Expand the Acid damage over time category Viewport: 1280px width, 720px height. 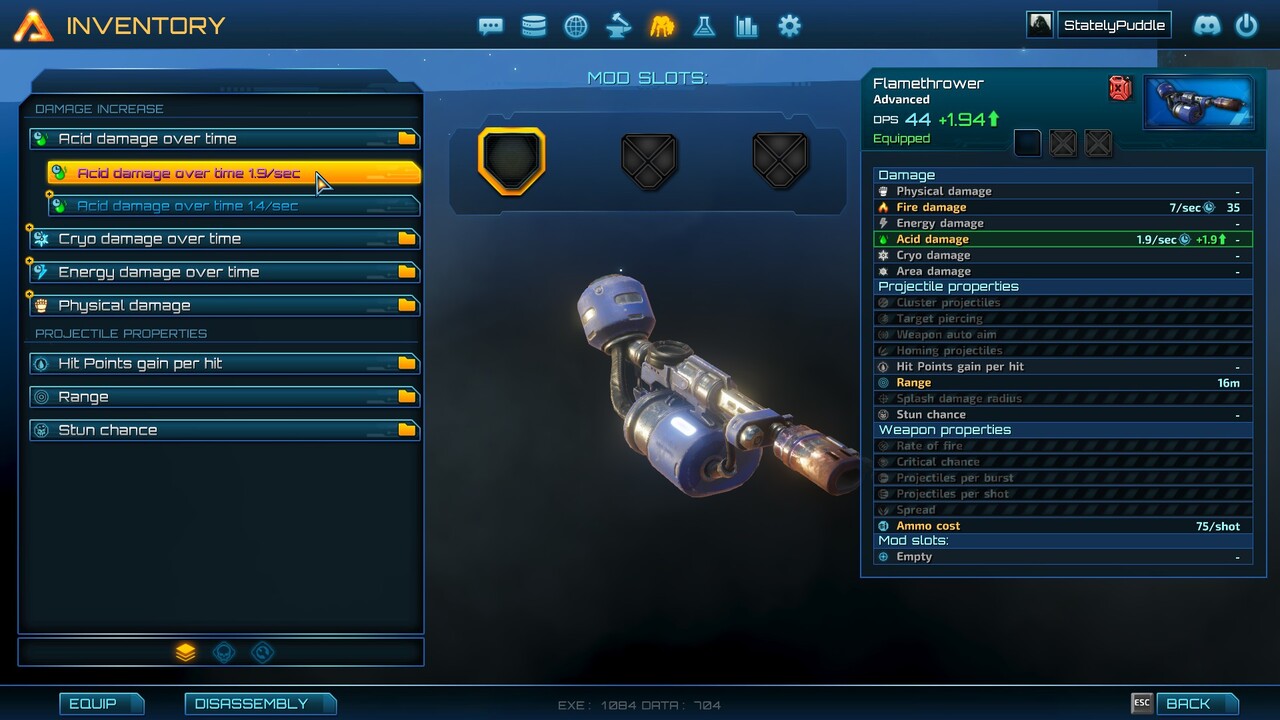click(224, 139)
